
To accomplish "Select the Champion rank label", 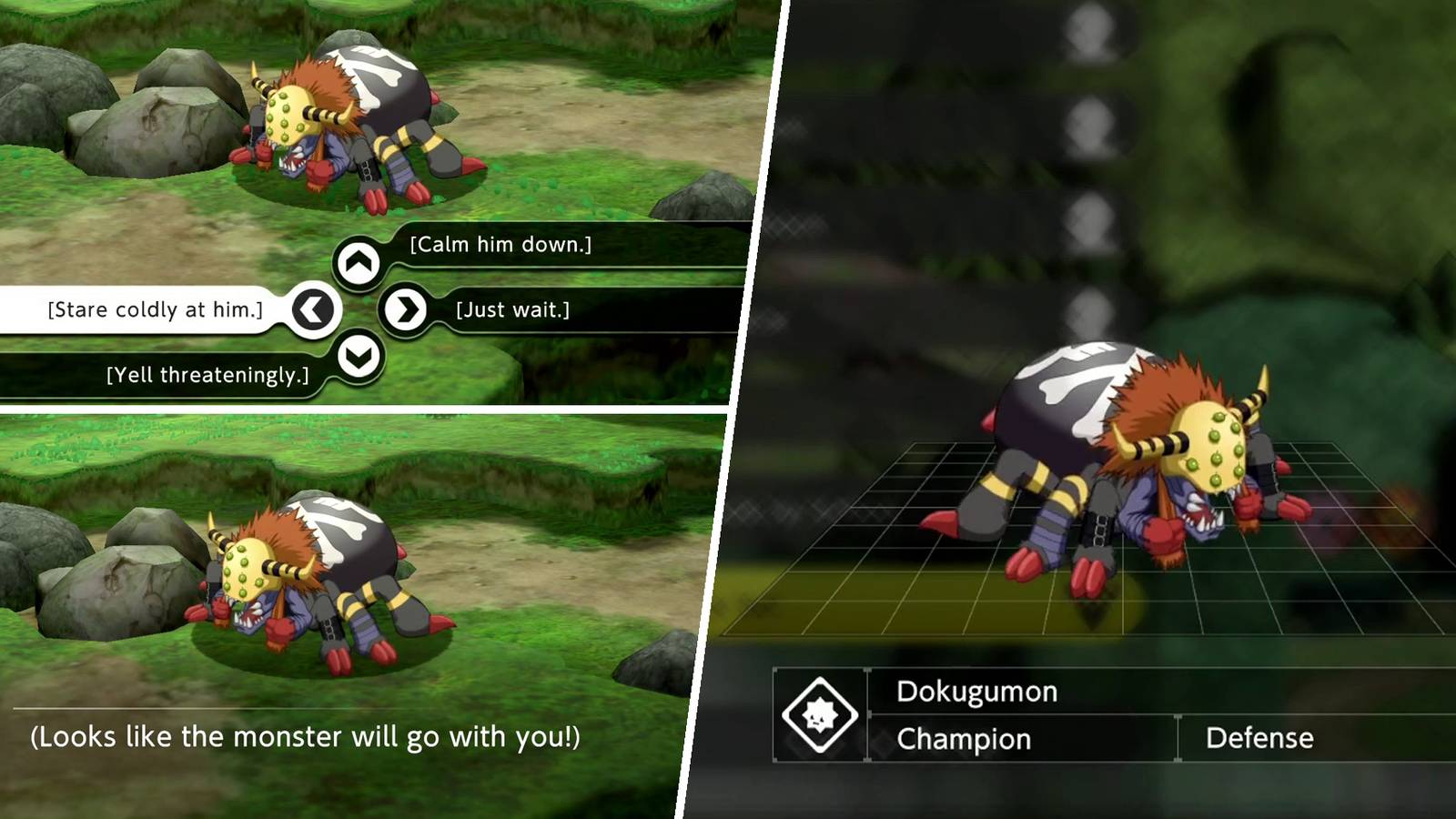I will 965,739.
